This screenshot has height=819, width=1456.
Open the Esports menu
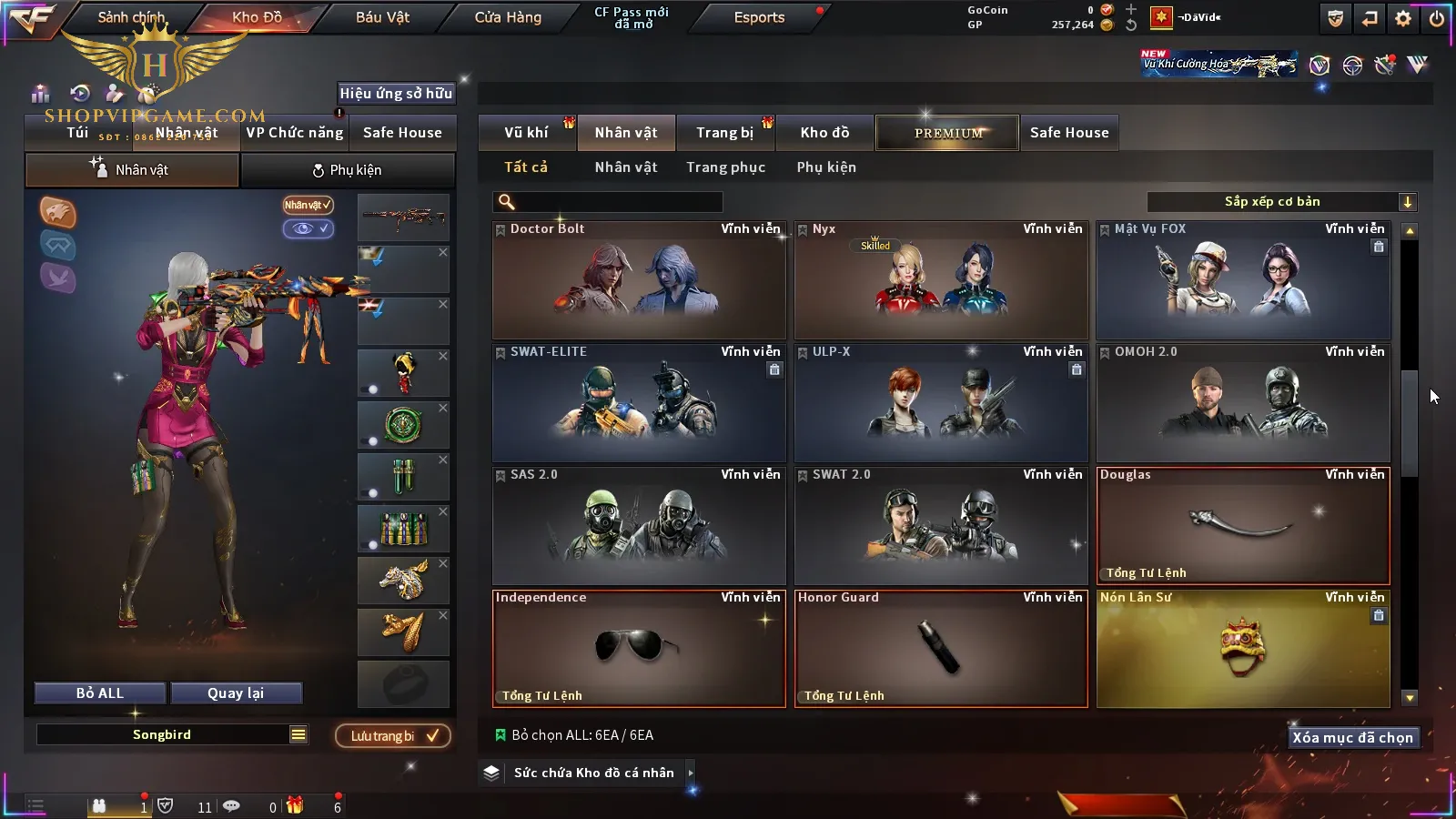[x=759, y=17]
